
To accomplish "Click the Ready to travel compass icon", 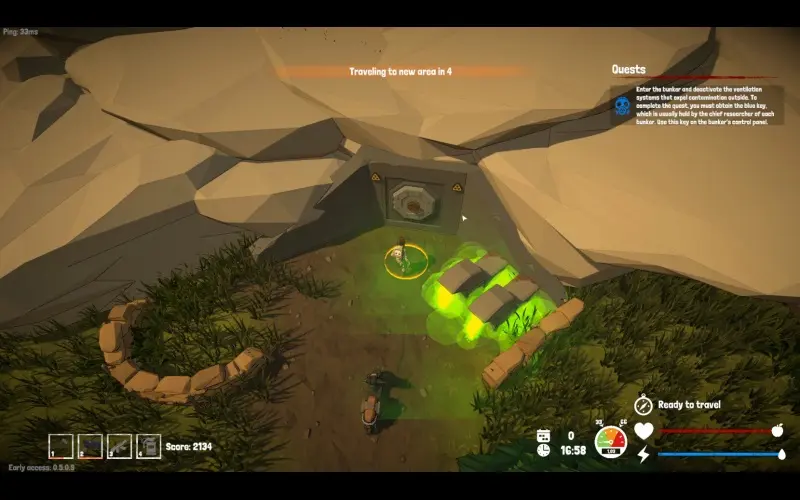I will click(x=644, y=405).
